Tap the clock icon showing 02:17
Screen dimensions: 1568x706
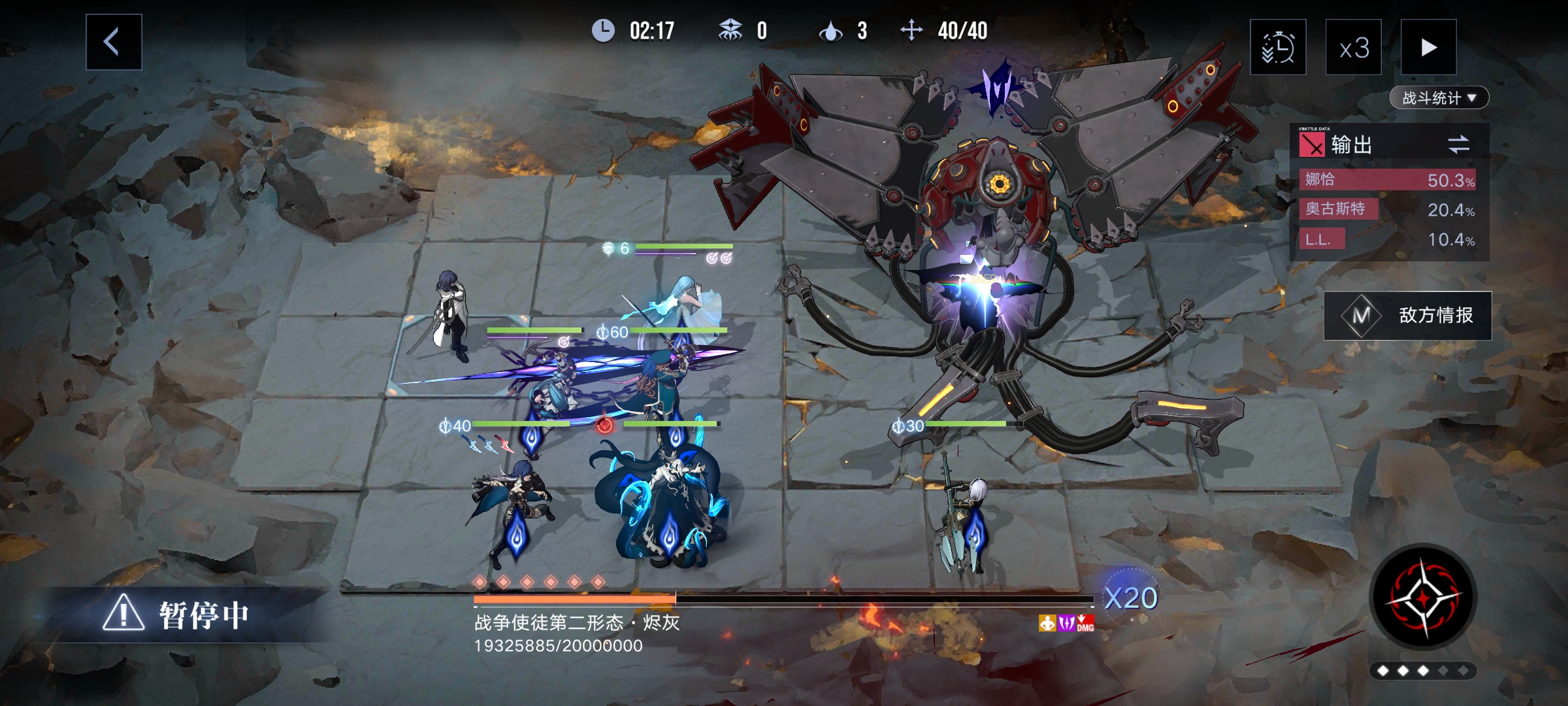[x=604, y=29]
